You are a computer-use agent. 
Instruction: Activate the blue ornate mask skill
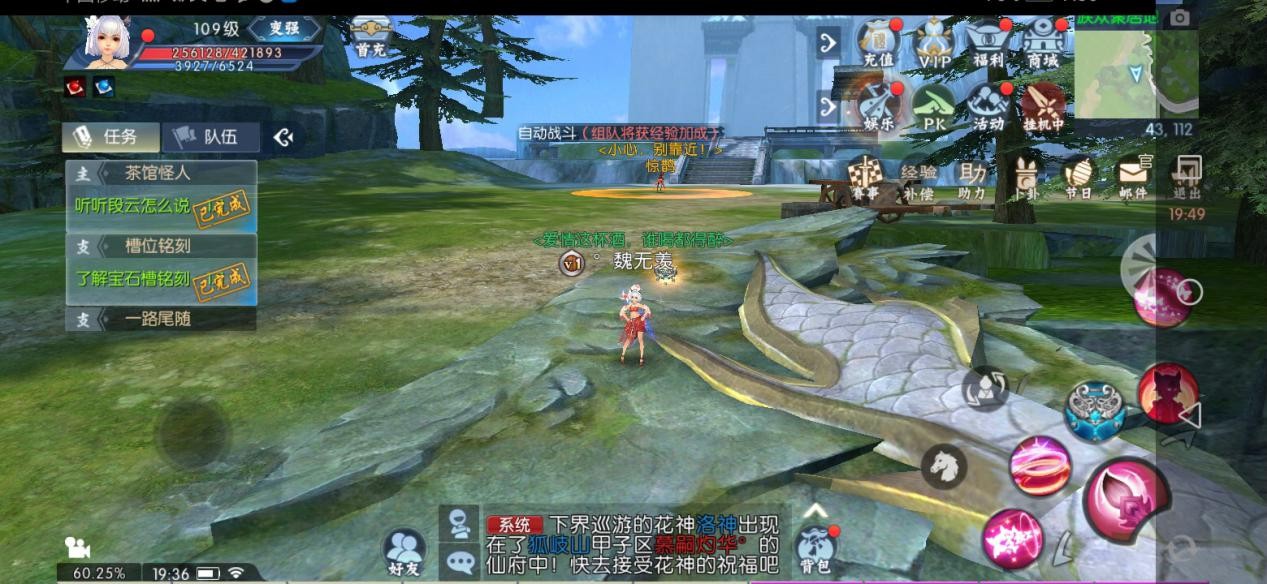click(1093, 410)
